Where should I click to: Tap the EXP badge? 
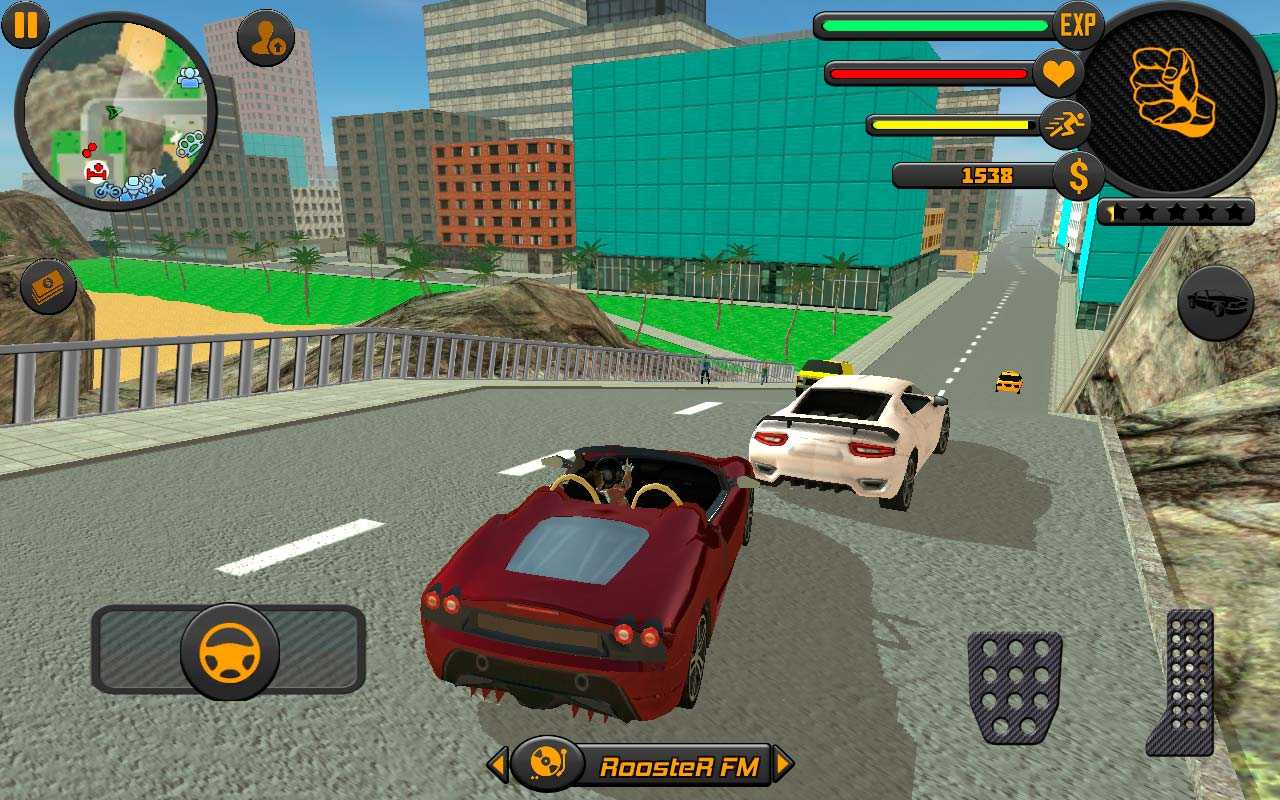[x=1077, y=26]
